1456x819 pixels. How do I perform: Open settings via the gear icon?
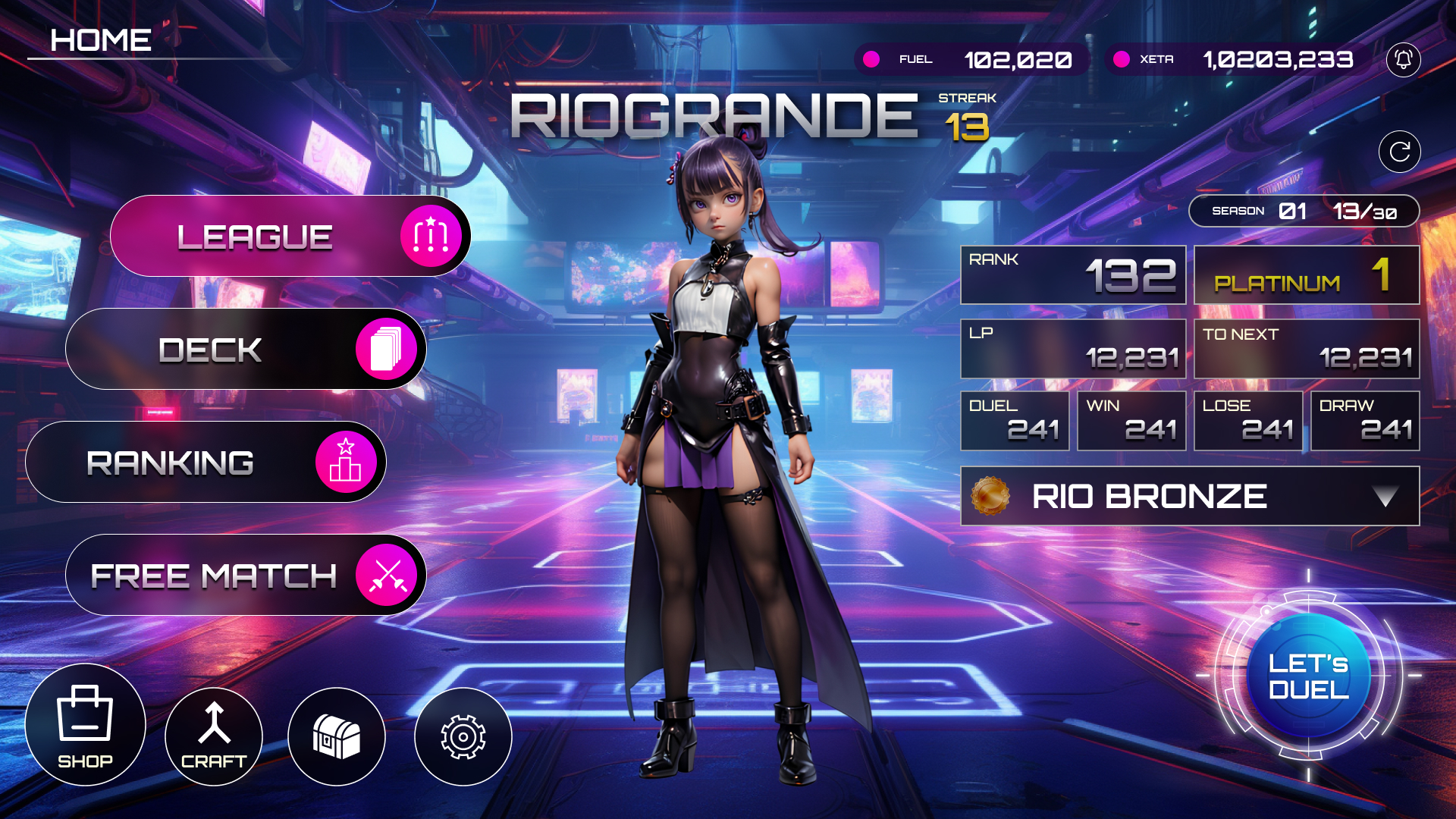463,736
